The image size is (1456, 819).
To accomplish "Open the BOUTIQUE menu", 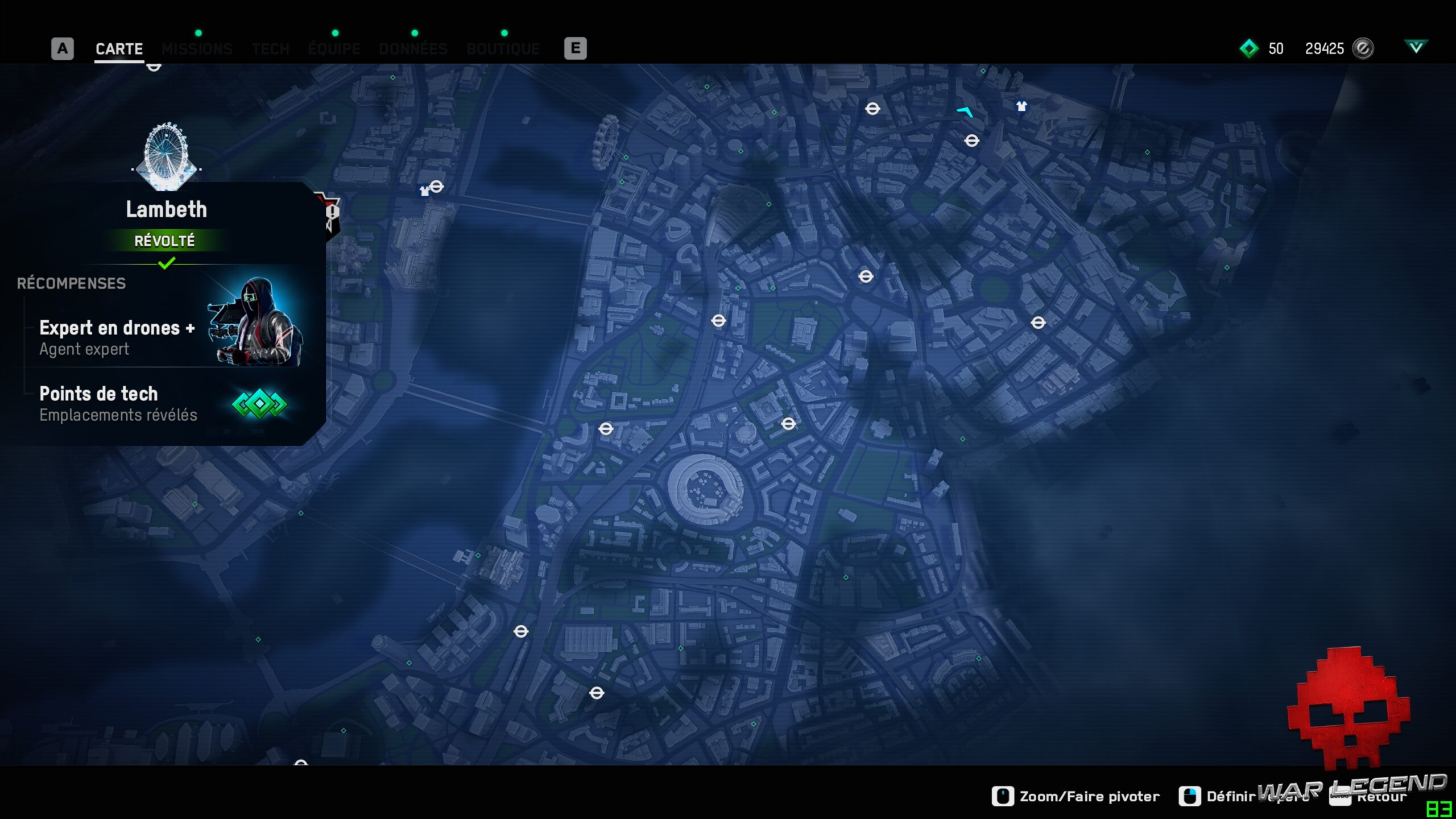I will point(503,48).
